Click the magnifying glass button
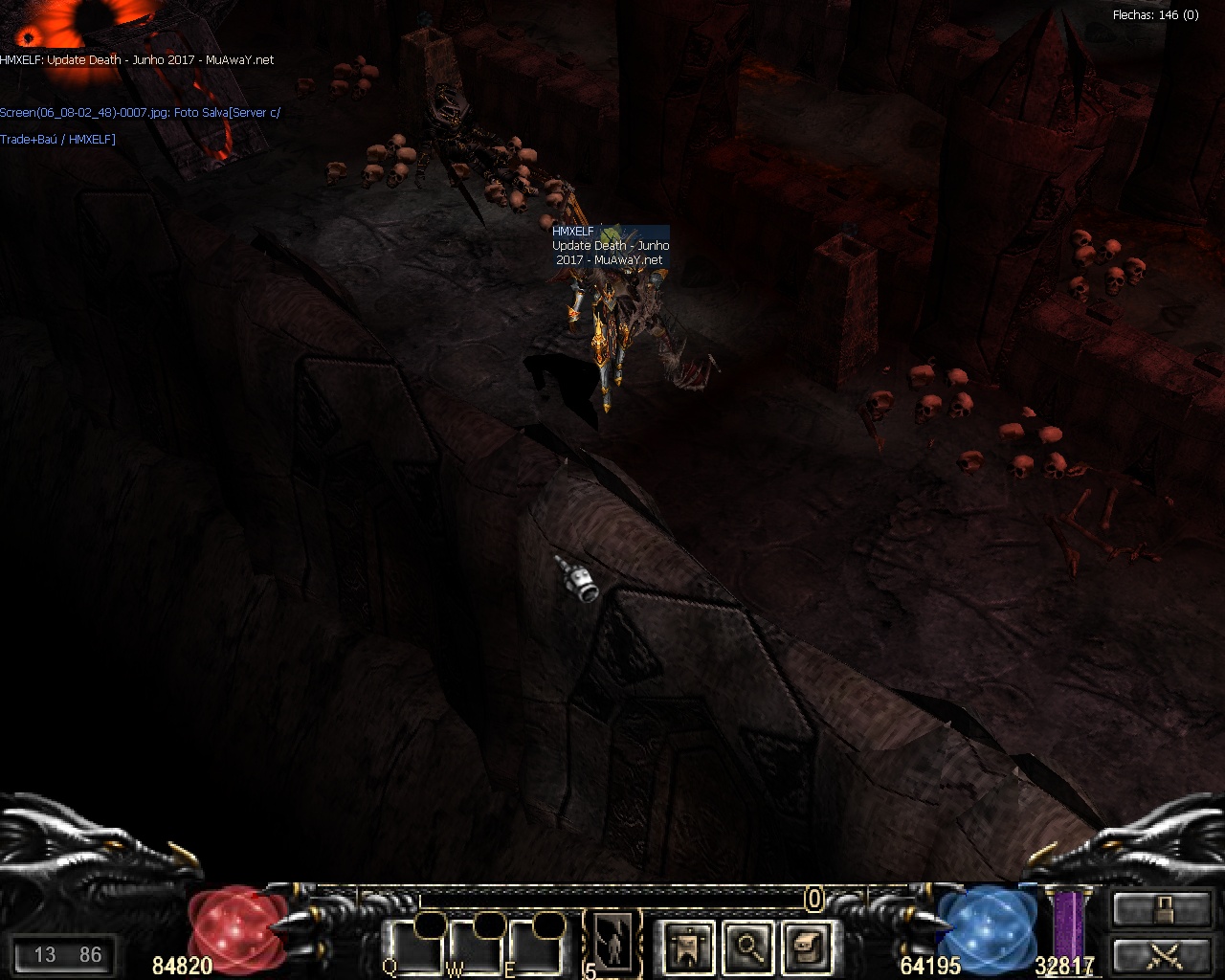1225x980 pixels. click(746, 946)
